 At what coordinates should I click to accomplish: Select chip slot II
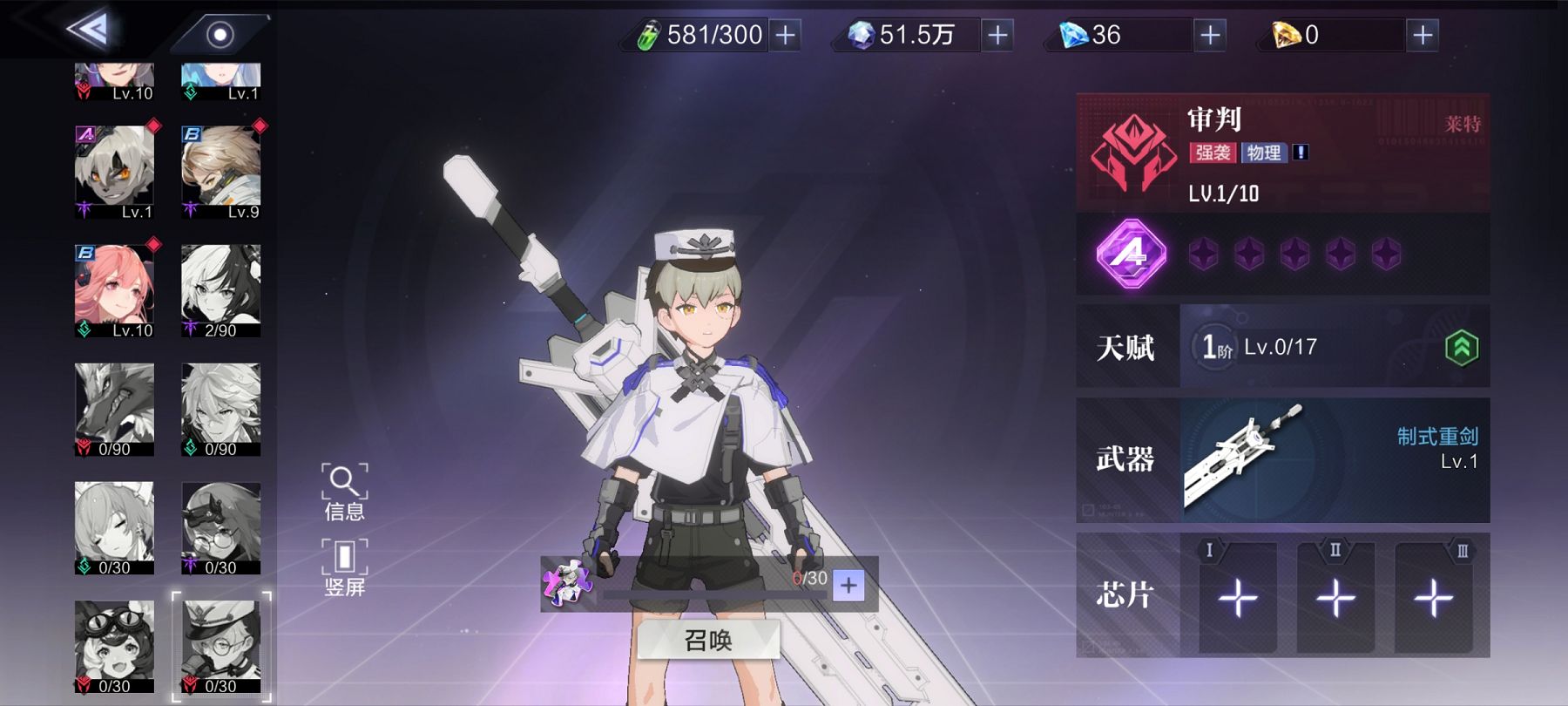coord(1335,598)
